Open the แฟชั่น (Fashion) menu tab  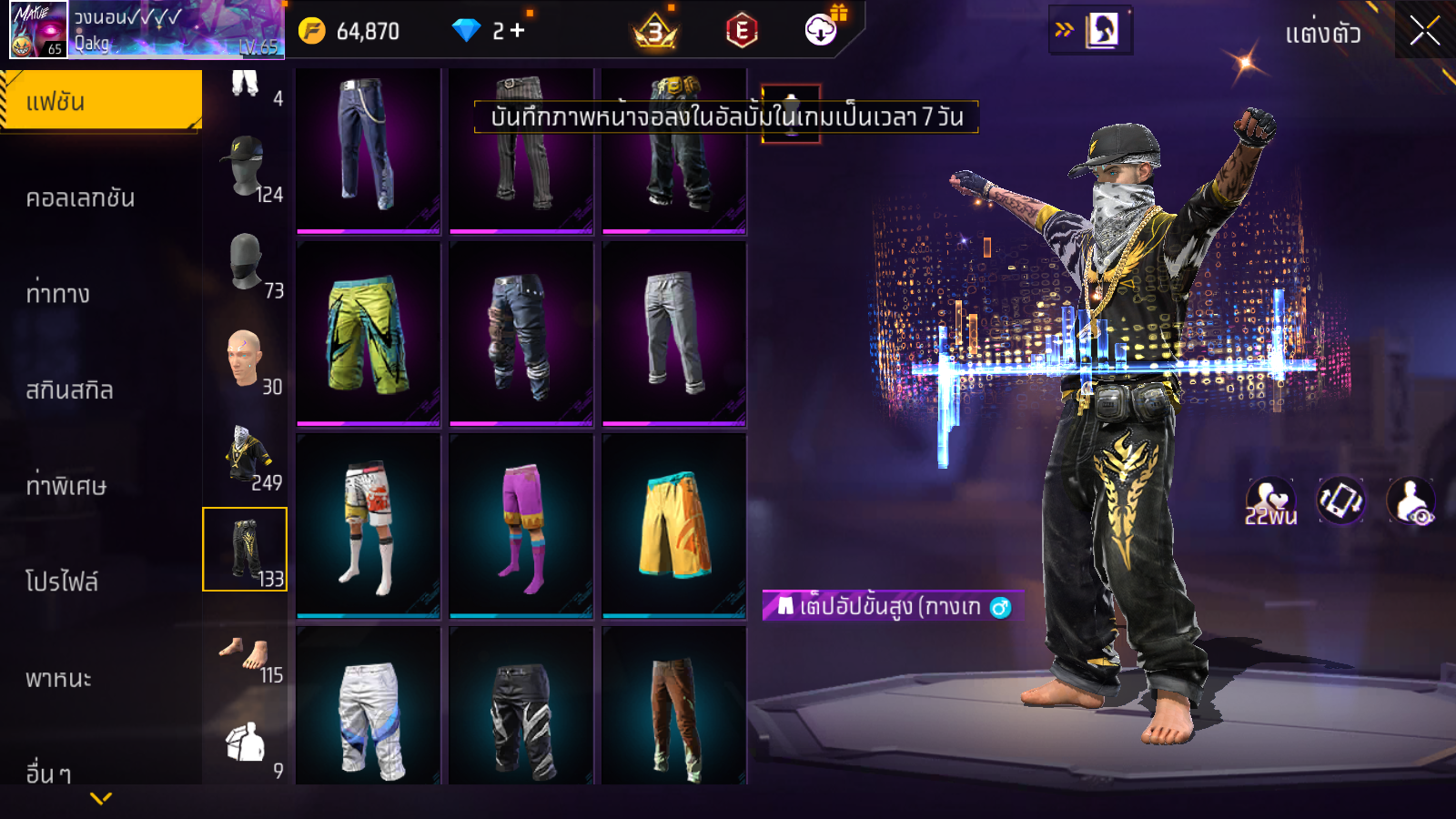click(100, 101)
